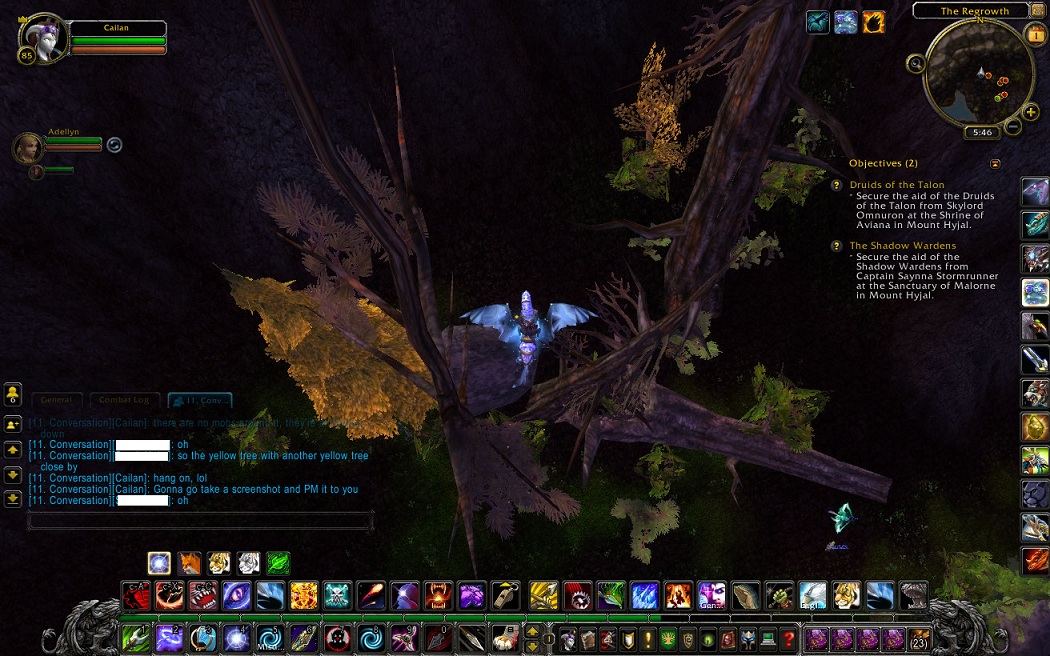Open the yellow exclamation mark quest log button
The height and width of the screenshot is (656, 1050).
click(646, 638)
